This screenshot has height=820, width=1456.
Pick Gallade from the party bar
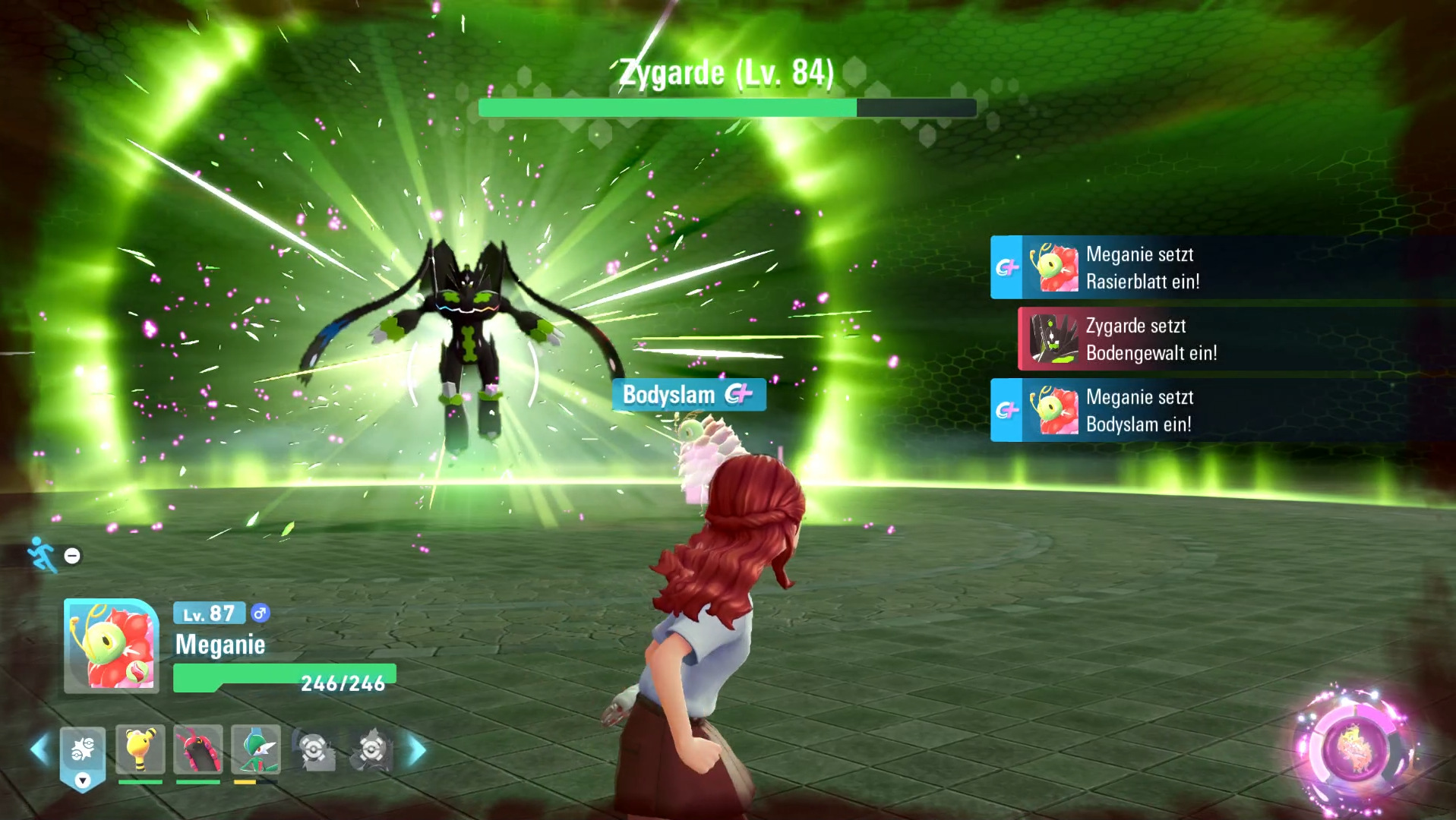256,749
